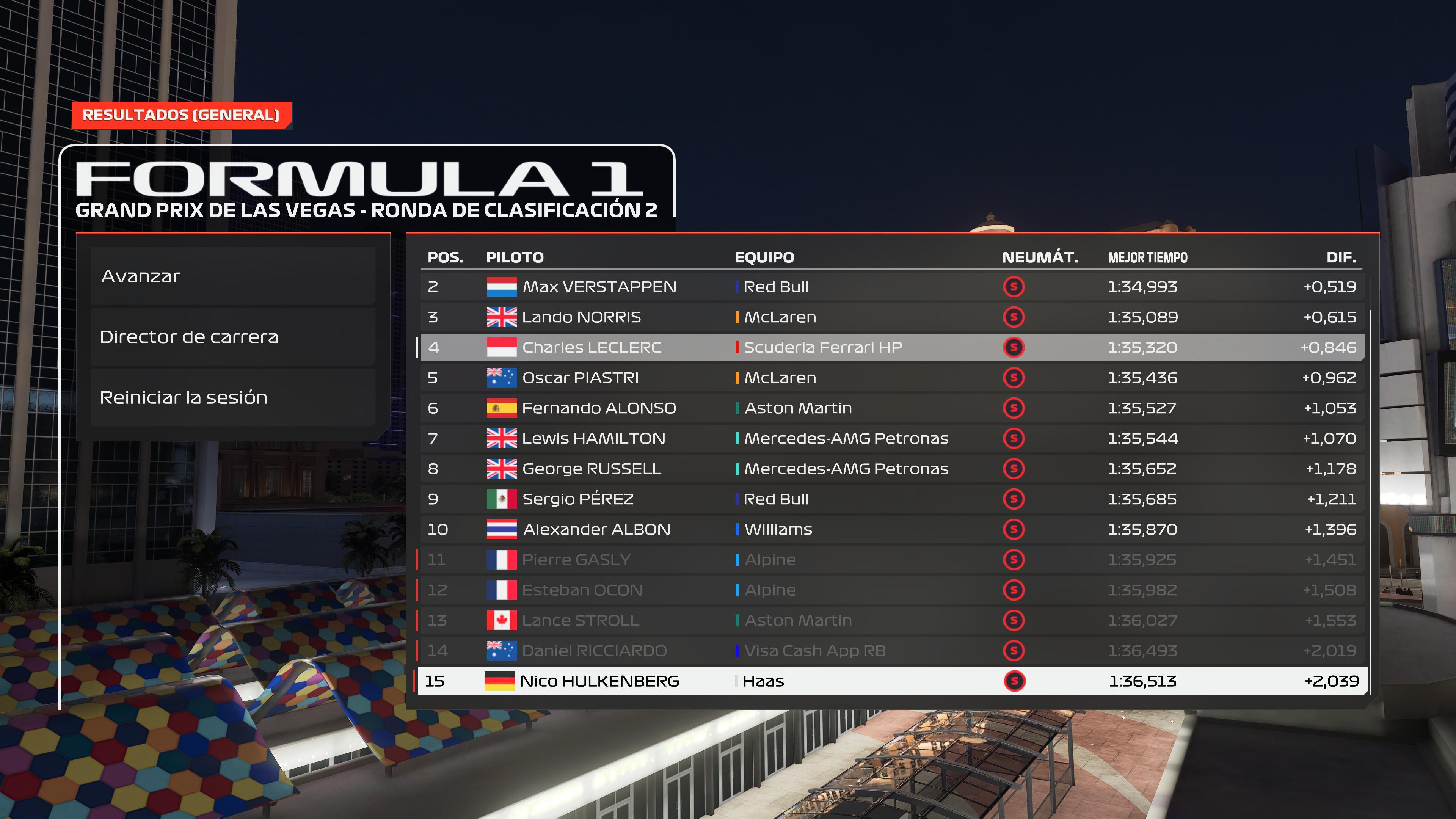This screenshot has height=819, width=1456.
Task: Select Max Verstappen's result row
Action: [x=892, y=287]
